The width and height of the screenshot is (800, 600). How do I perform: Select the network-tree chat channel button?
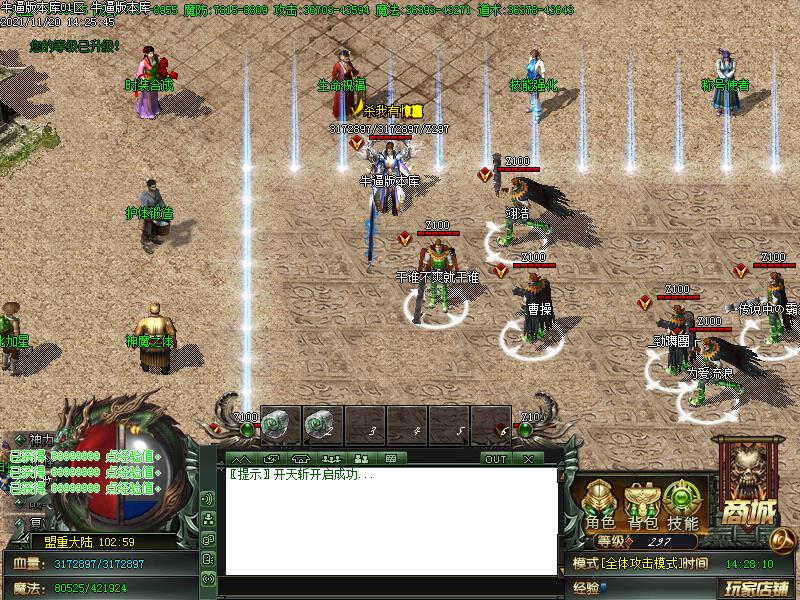[209, 518]
